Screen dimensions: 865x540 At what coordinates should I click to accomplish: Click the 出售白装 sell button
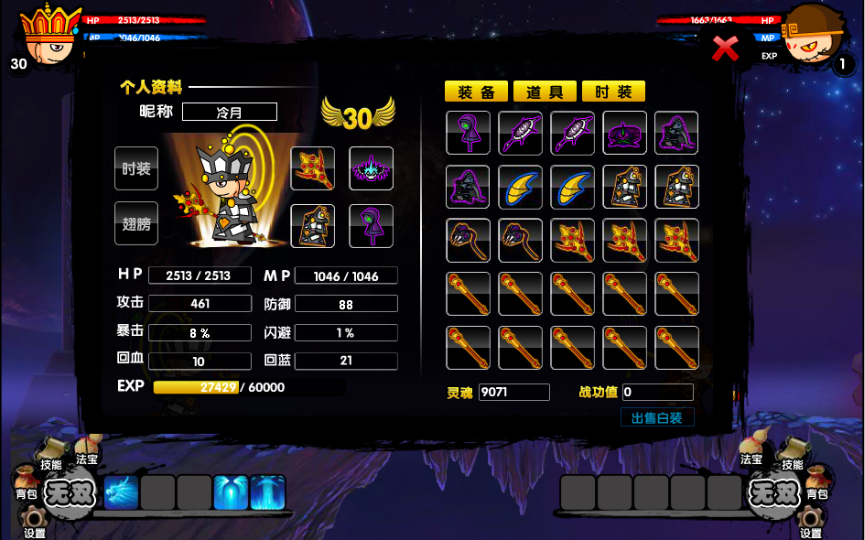pos(657,418)
